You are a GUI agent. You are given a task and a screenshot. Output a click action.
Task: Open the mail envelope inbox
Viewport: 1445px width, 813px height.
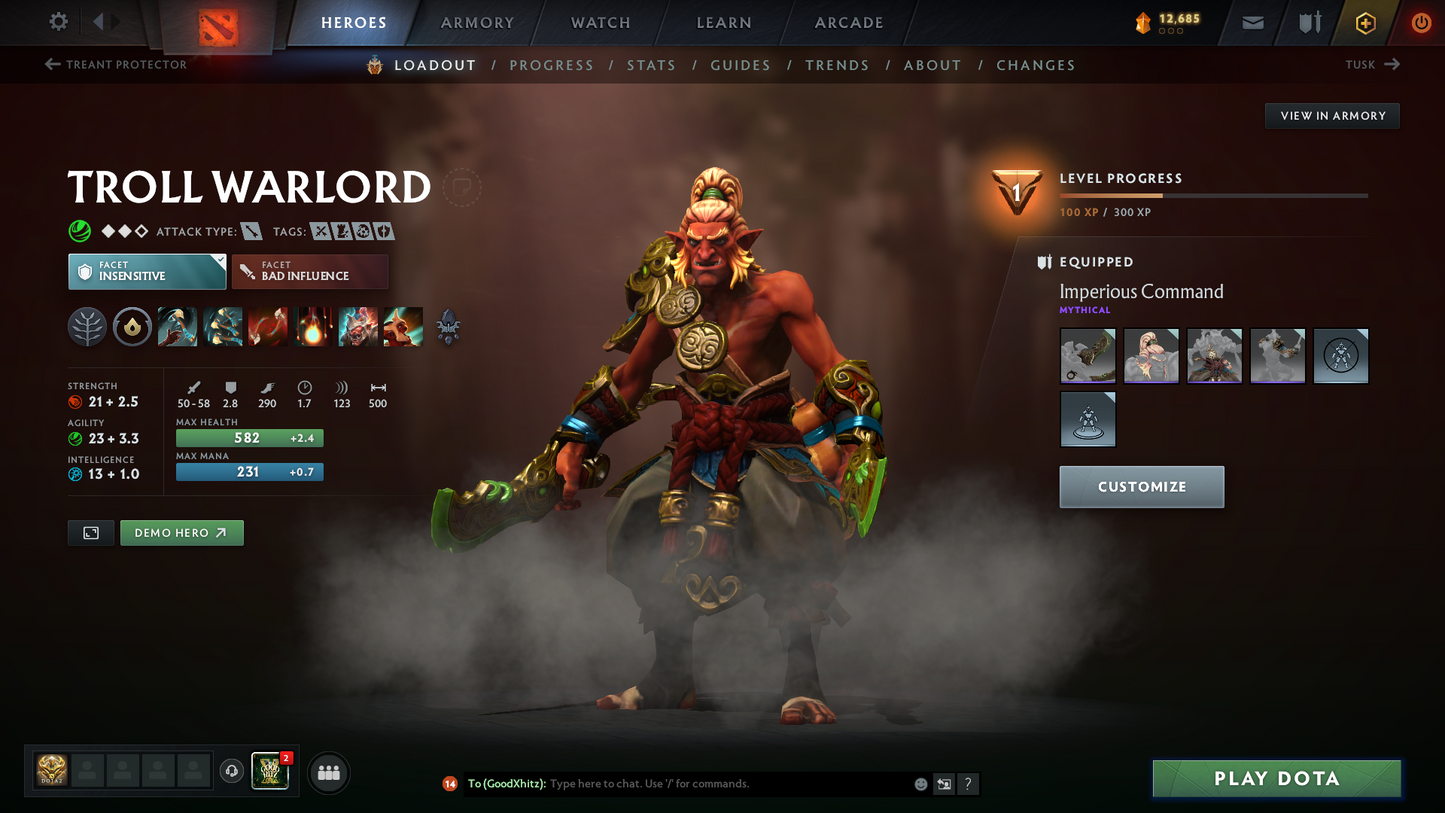click(x=1252, y=22)
